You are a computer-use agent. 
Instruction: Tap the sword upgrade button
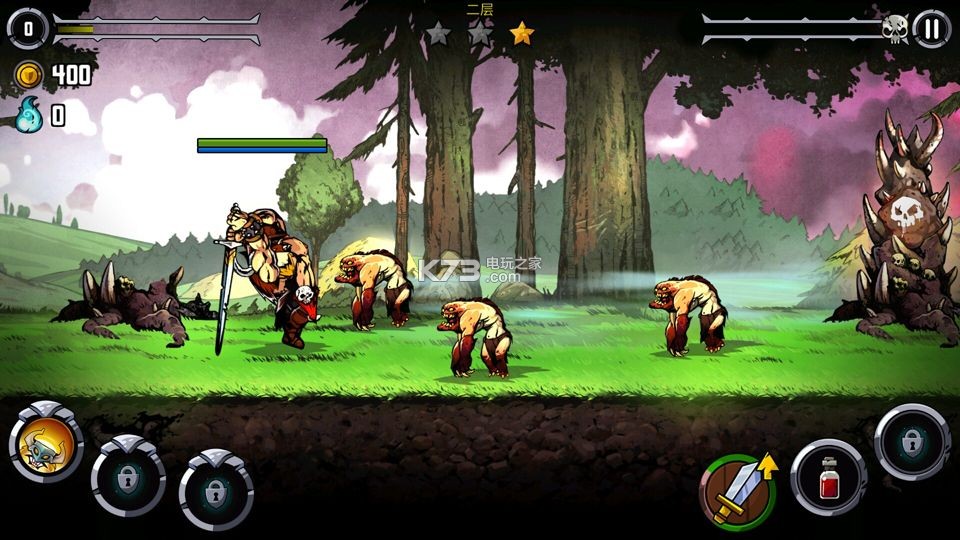pyautogui.click(x=738, y=491)
